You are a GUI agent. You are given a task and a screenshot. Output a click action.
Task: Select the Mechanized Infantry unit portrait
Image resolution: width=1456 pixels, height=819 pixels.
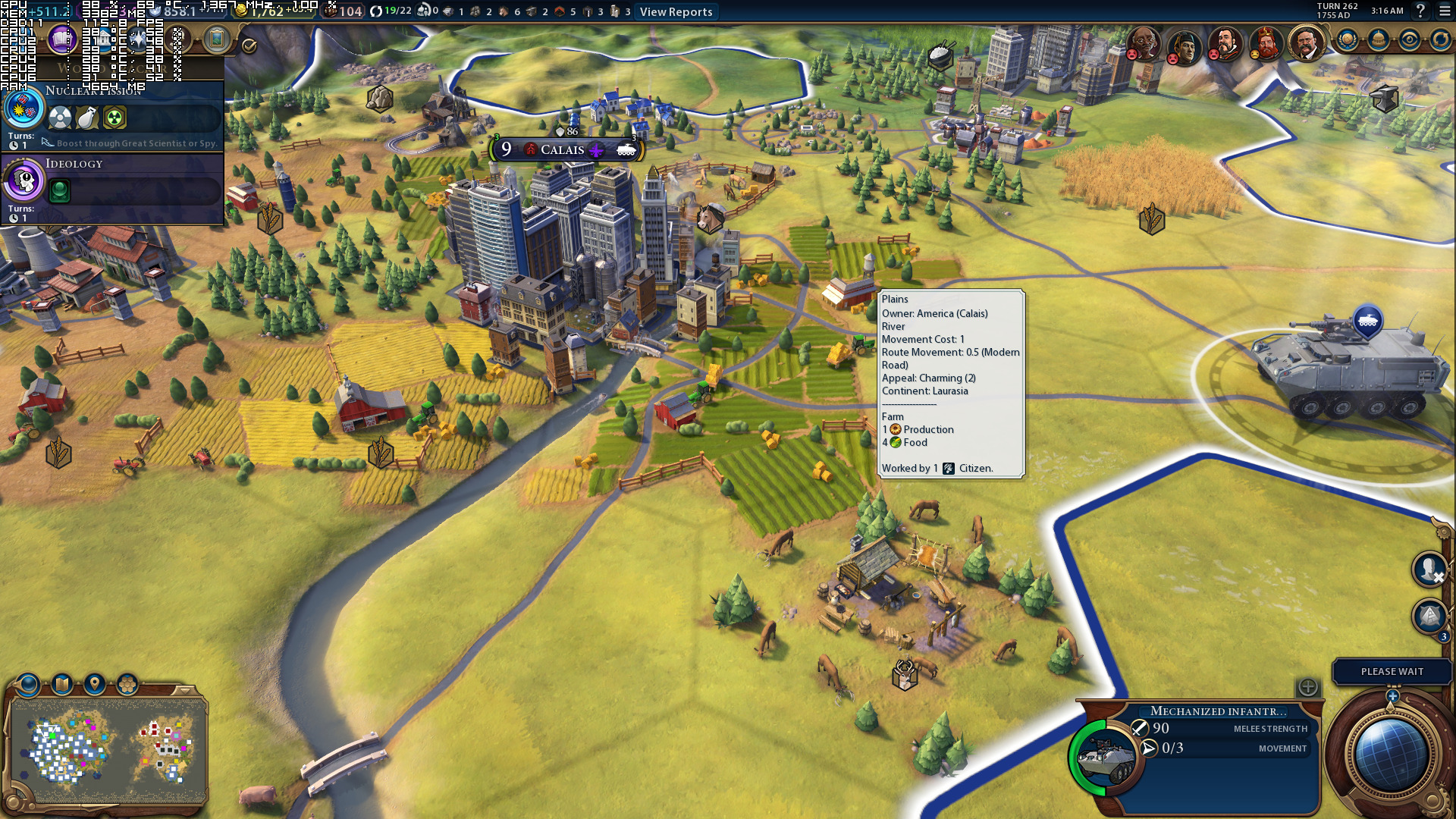pos(1106,757)
